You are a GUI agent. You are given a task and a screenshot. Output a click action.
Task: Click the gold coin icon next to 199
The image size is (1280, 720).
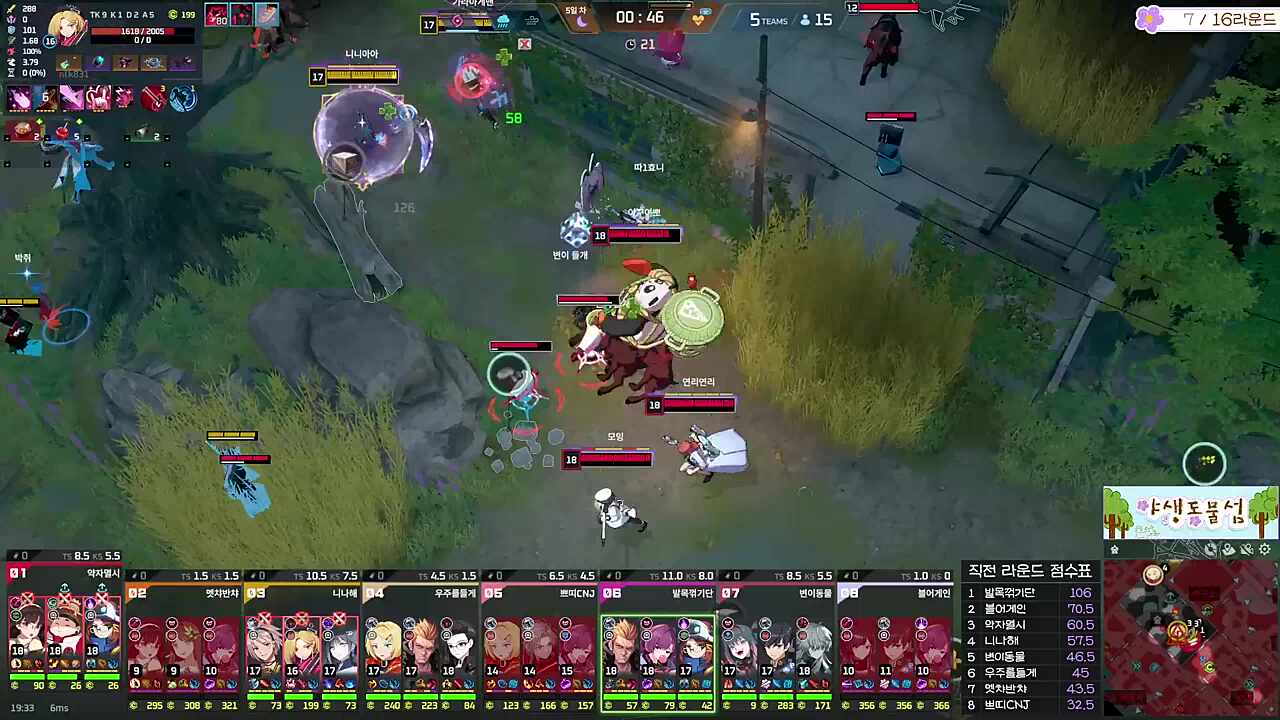[x=172, y=15]
